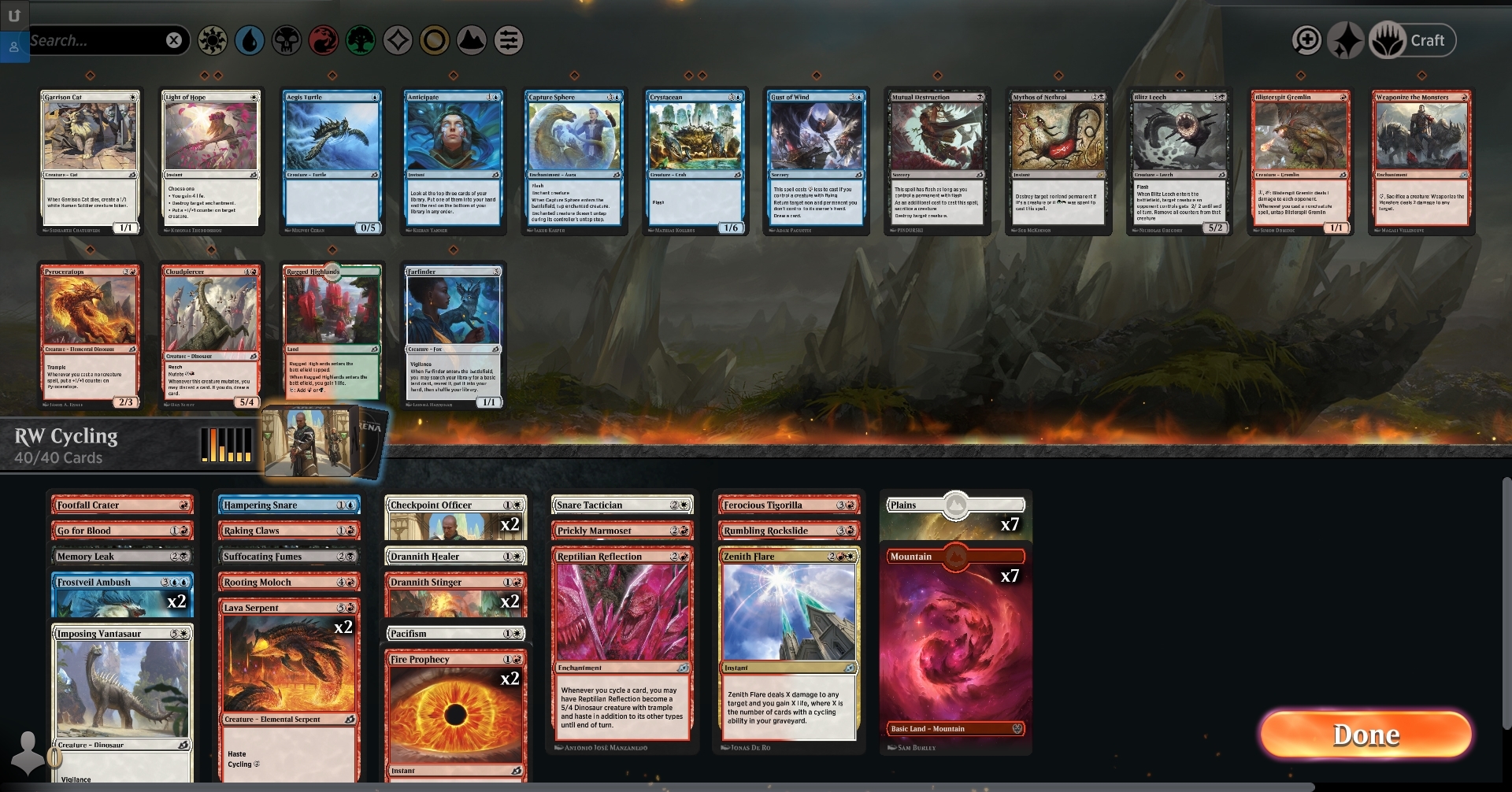Click the multicolor filter diamond icon

tap(398, 41)
